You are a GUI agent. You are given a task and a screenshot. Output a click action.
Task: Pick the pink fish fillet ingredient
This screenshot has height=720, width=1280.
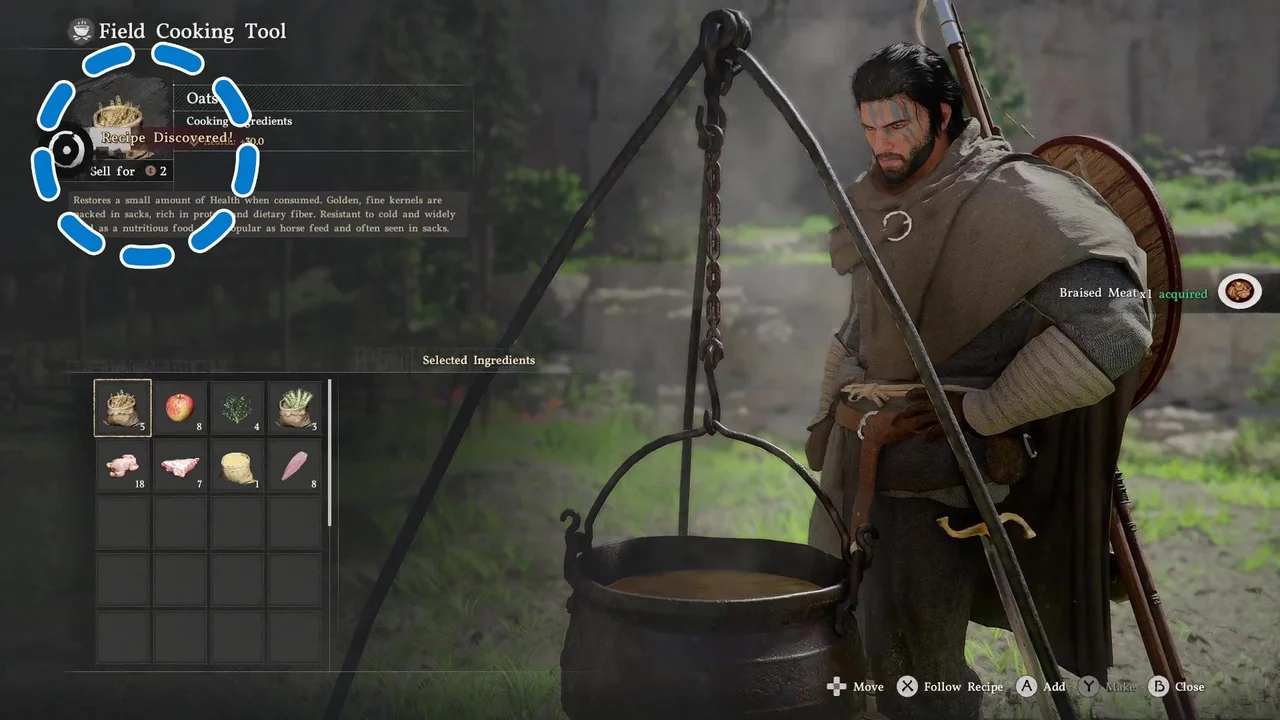pos(295,466)
